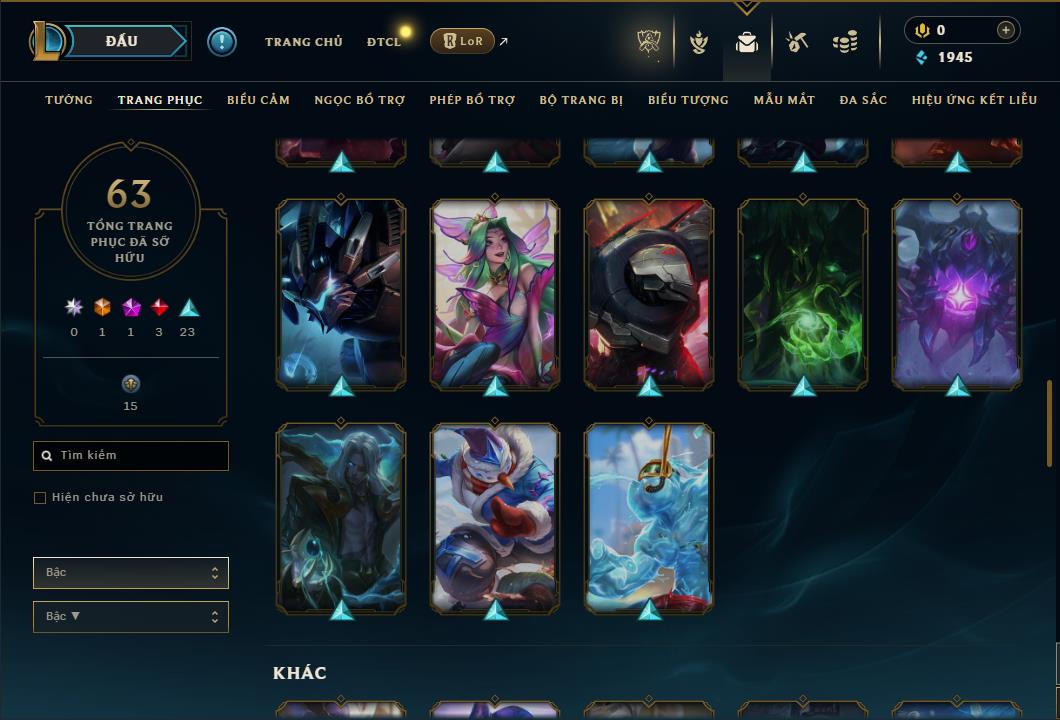1060x720 pixels.
Task: Select the PHÉP BỔ TRỢ tab
Action: coord(472,100)
